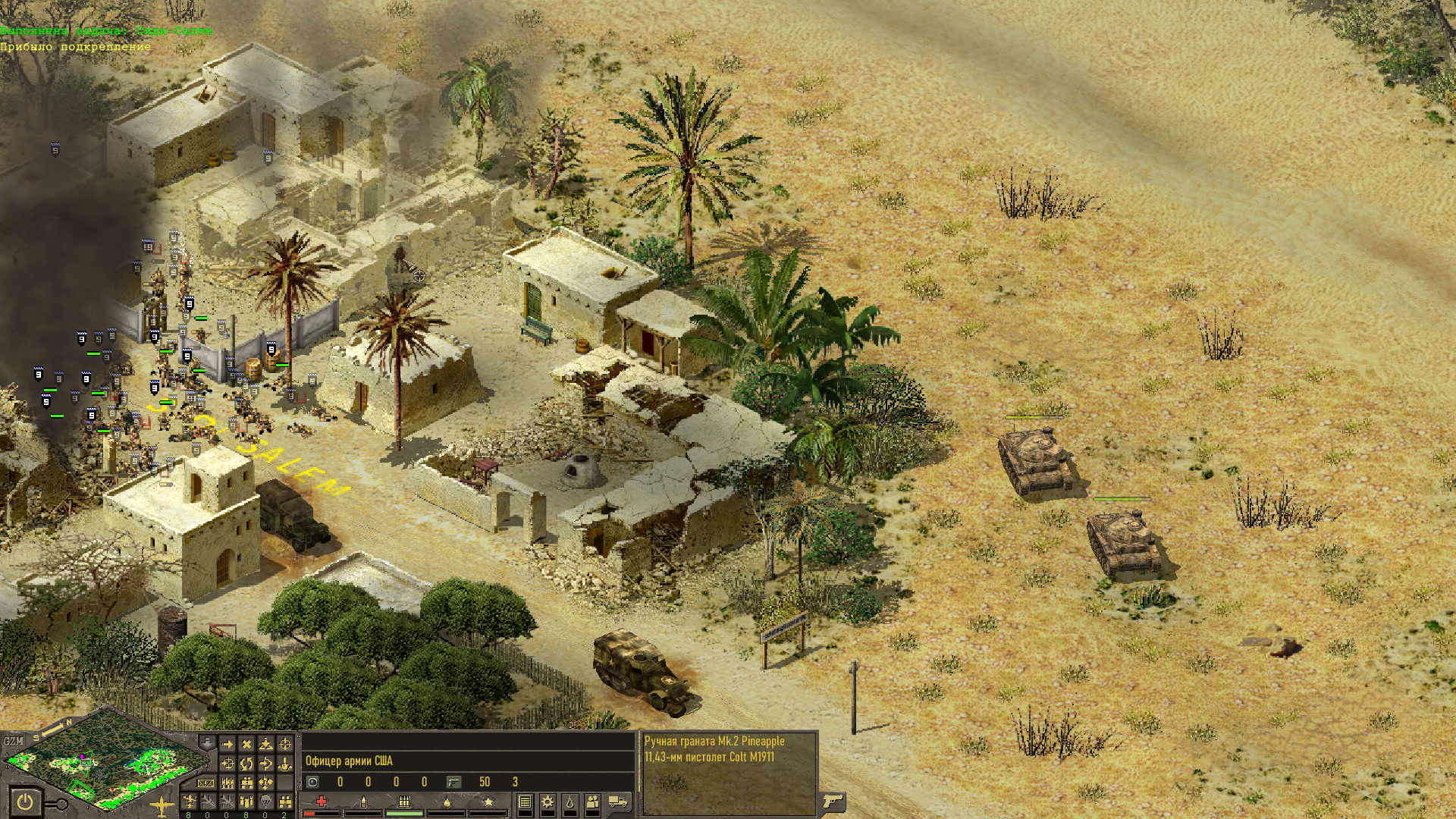Click the gear settings icon on unit panel
The image size is (1456, 819).
(x=547, y=802)
